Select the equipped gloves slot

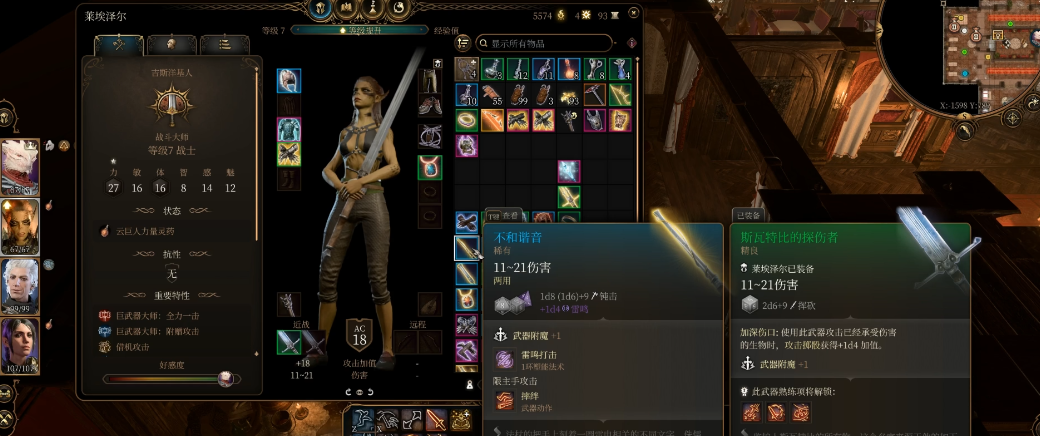289,154
